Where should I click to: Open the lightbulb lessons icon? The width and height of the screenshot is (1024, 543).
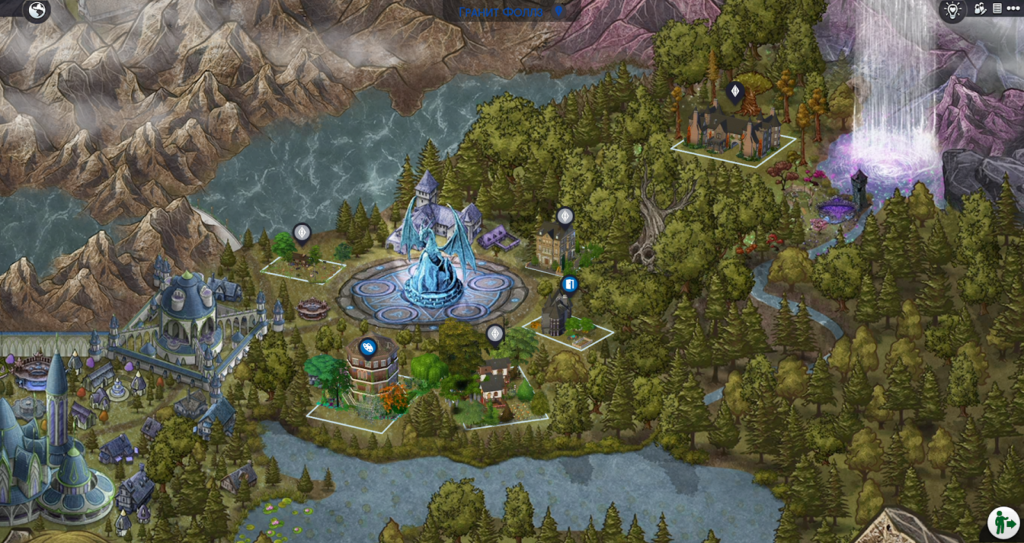(x=951, y=10)
